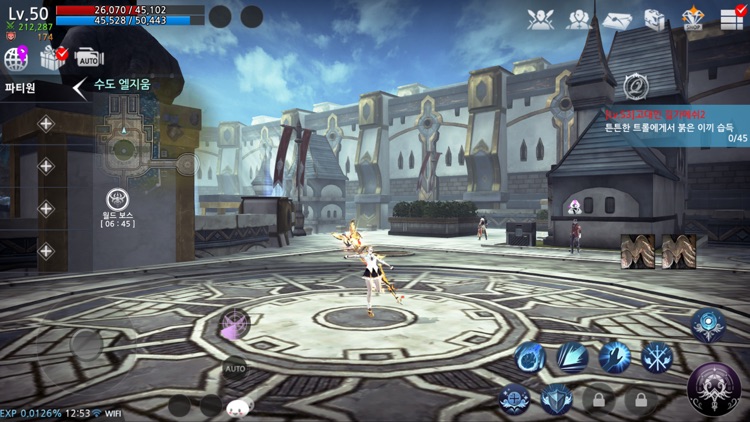Activate the winged shield skill
Viewport: 750px width, 422px height.
coord(556,399)
